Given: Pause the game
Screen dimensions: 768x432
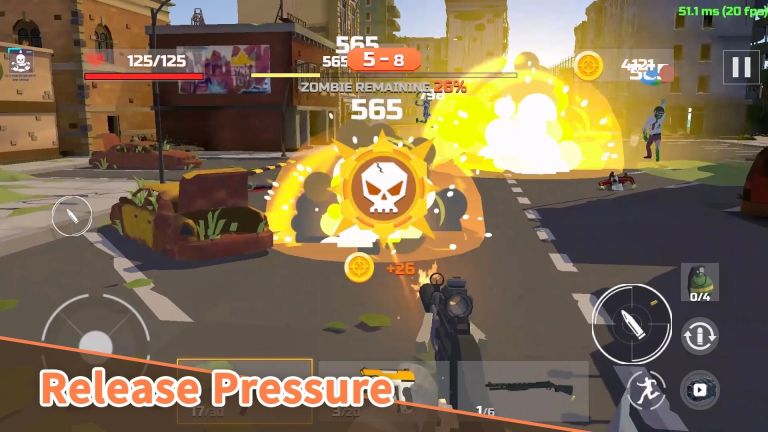Looking at the screenshot, I should coord(741,67).
